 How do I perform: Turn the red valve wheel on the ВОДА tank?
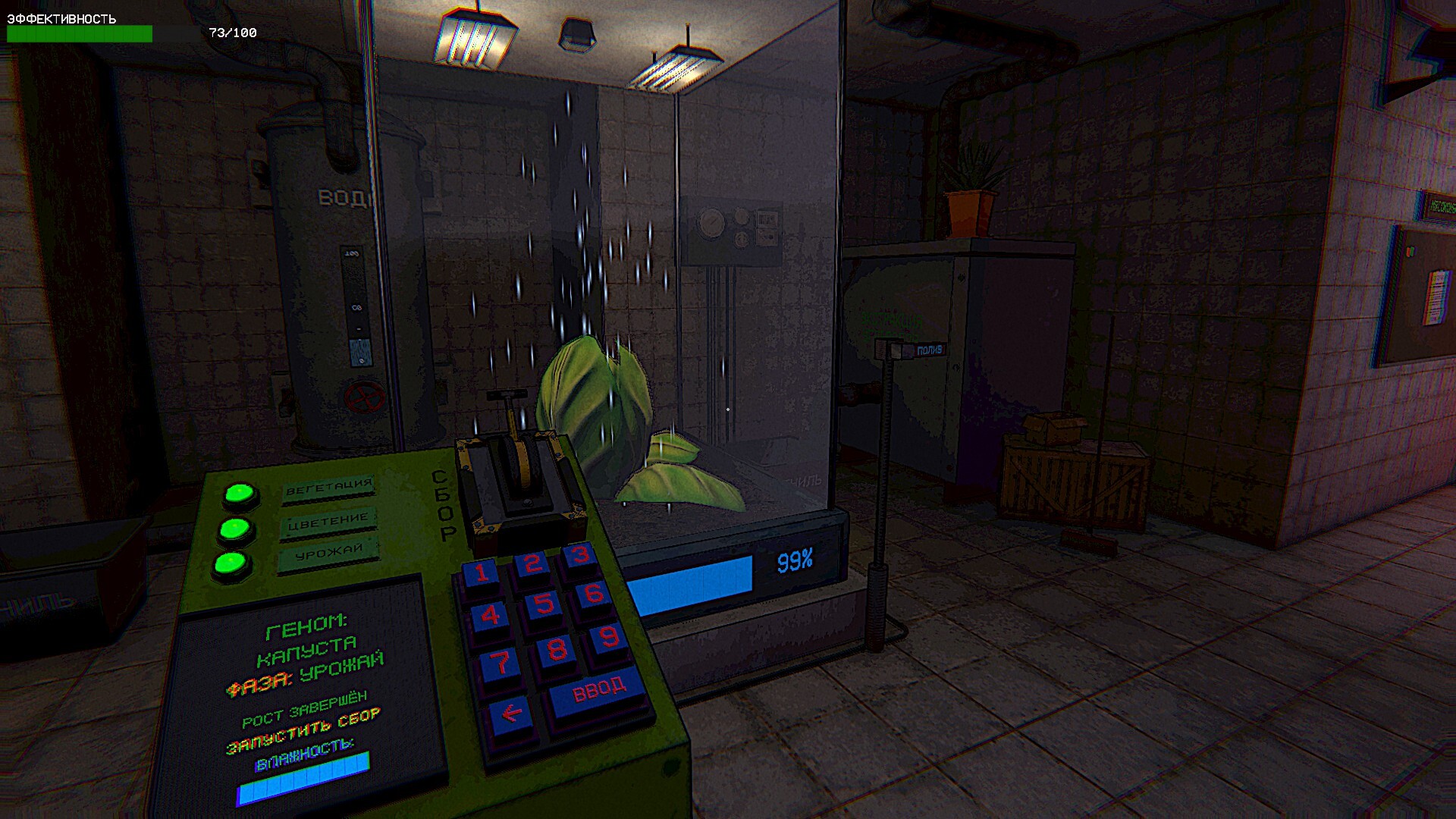[362, 395]
